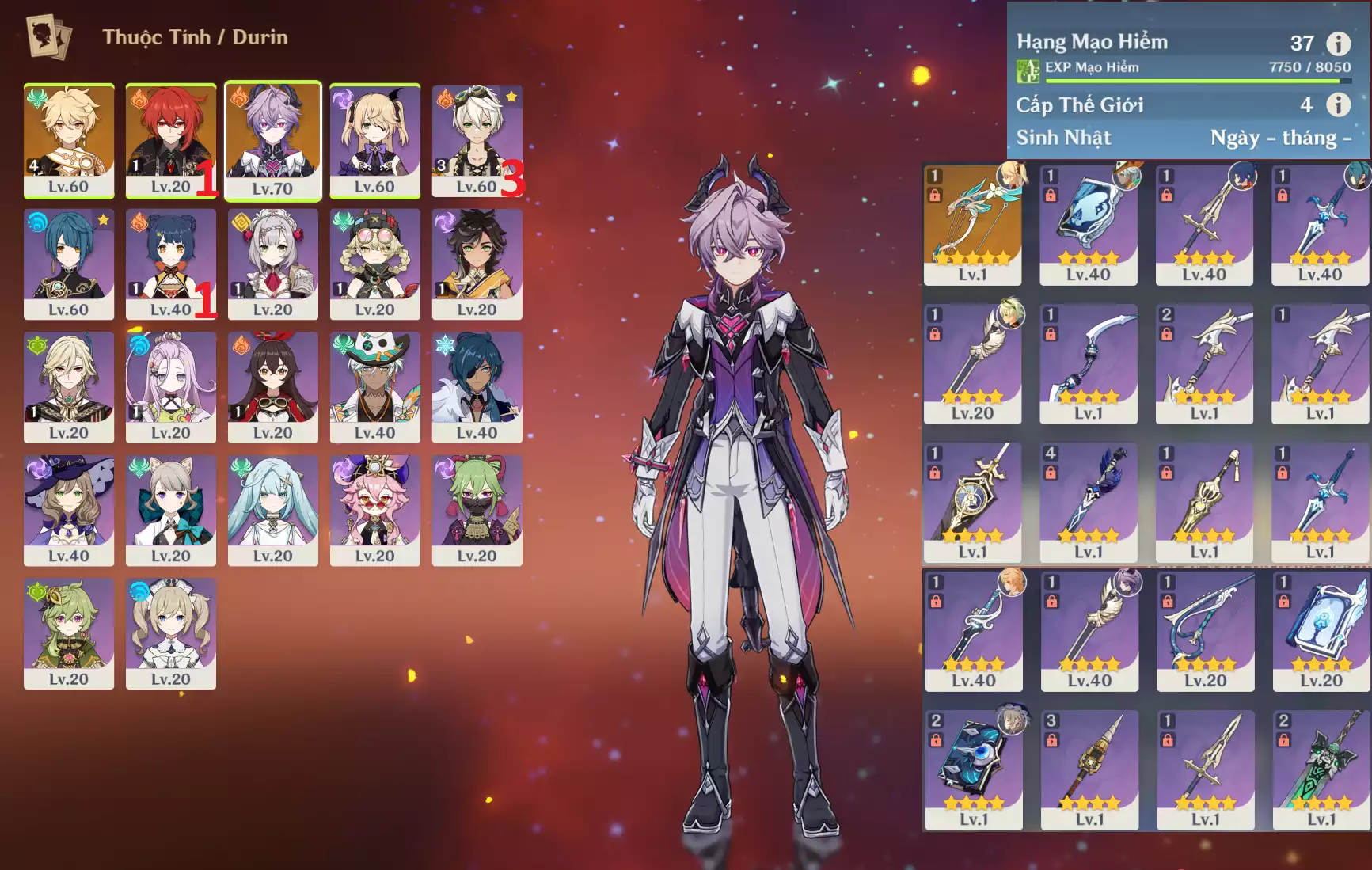This screenshot has height=870, width=1372.
Task: Choose Kaeya's Lv.40 portrait
Action: tap(477, 386)
